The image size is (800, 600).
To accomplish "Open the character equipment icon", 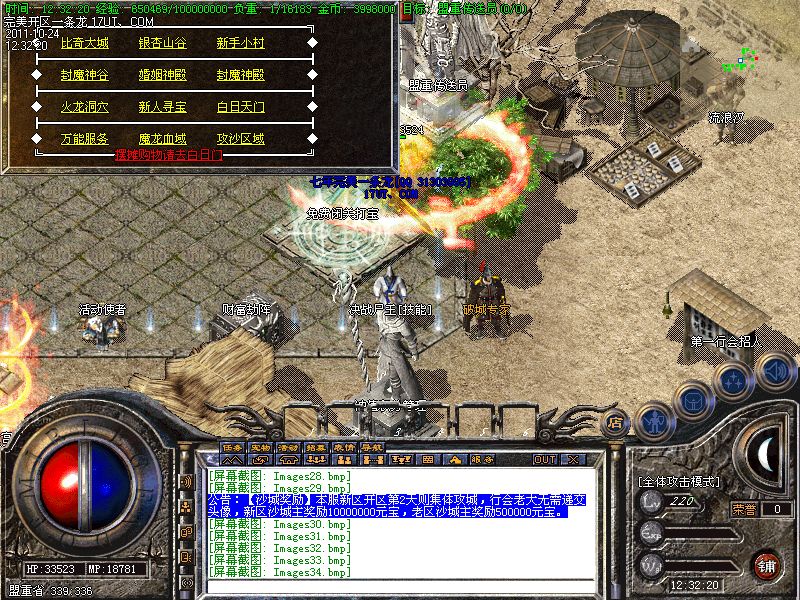I will (653, 421).
